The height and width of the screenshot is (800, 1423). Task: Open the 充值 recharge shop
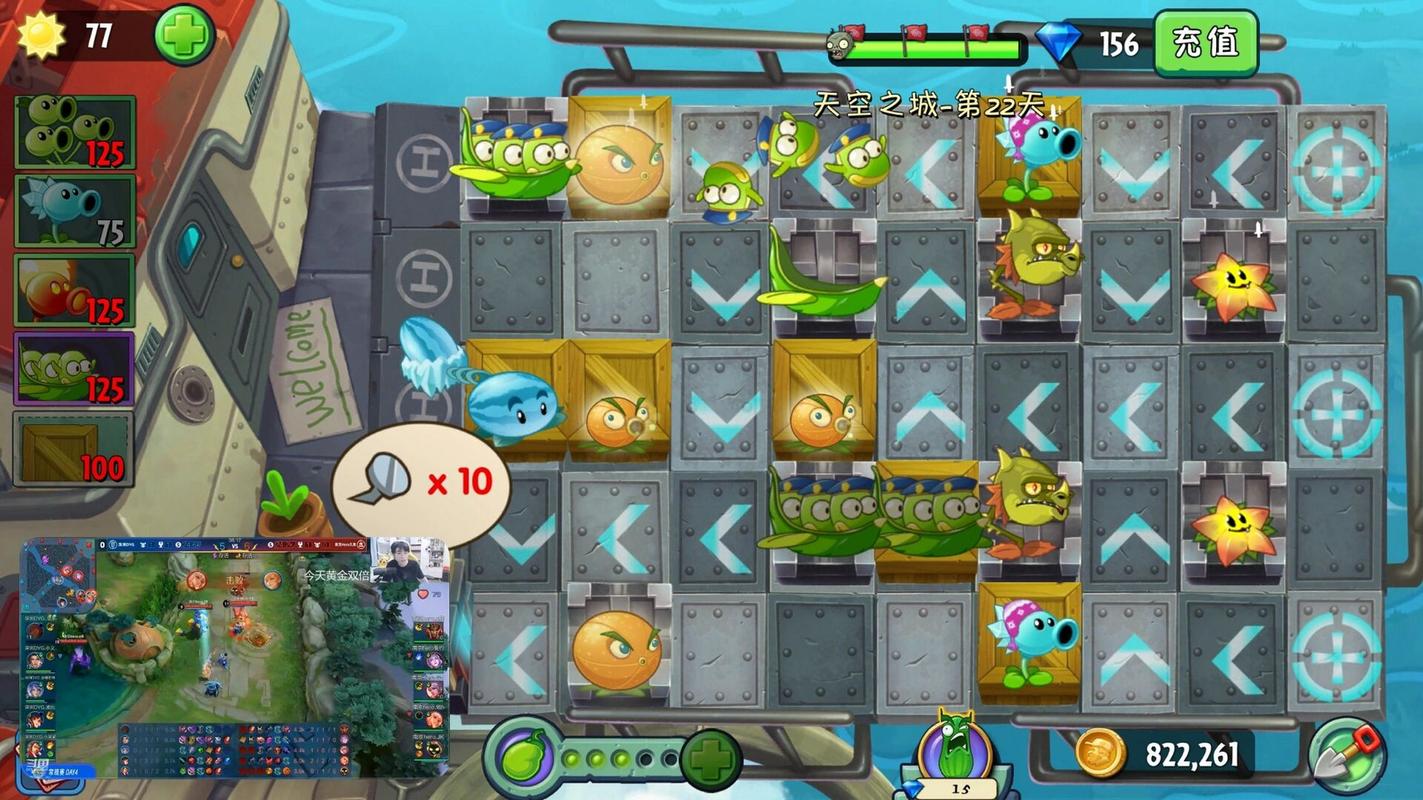(x=1205, y=43)
